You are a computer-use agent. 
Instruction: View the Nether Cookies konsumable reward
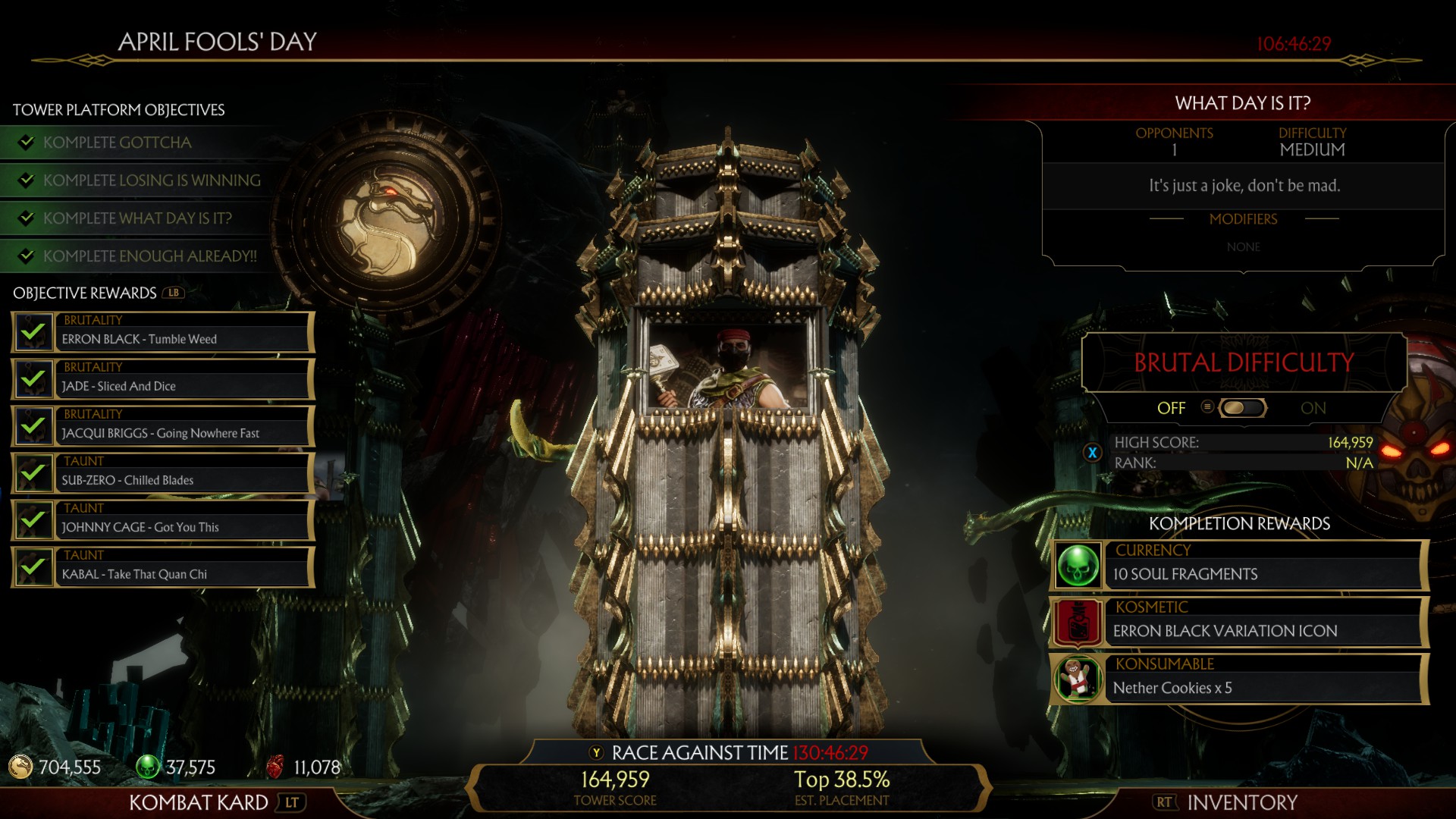tap(1240, 679)
